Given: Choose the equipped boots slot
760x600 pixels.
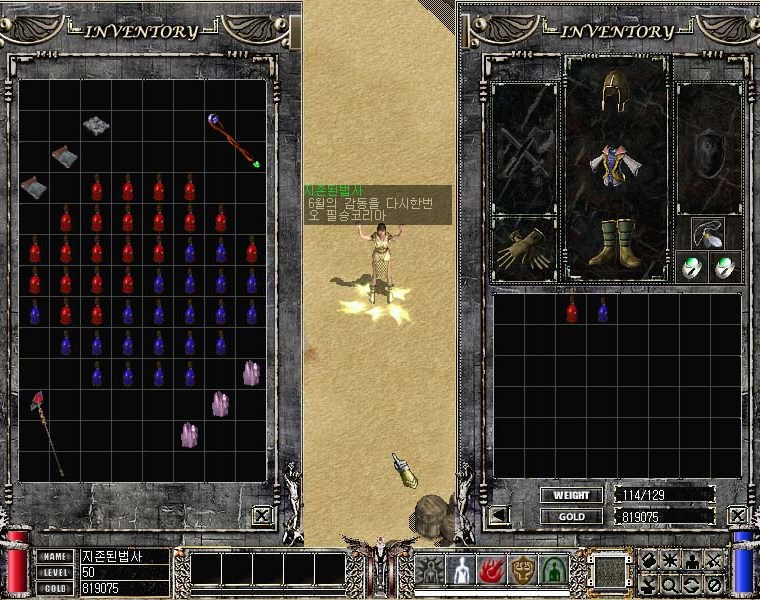Looking at the screenshot, I should tap(614, 242).
